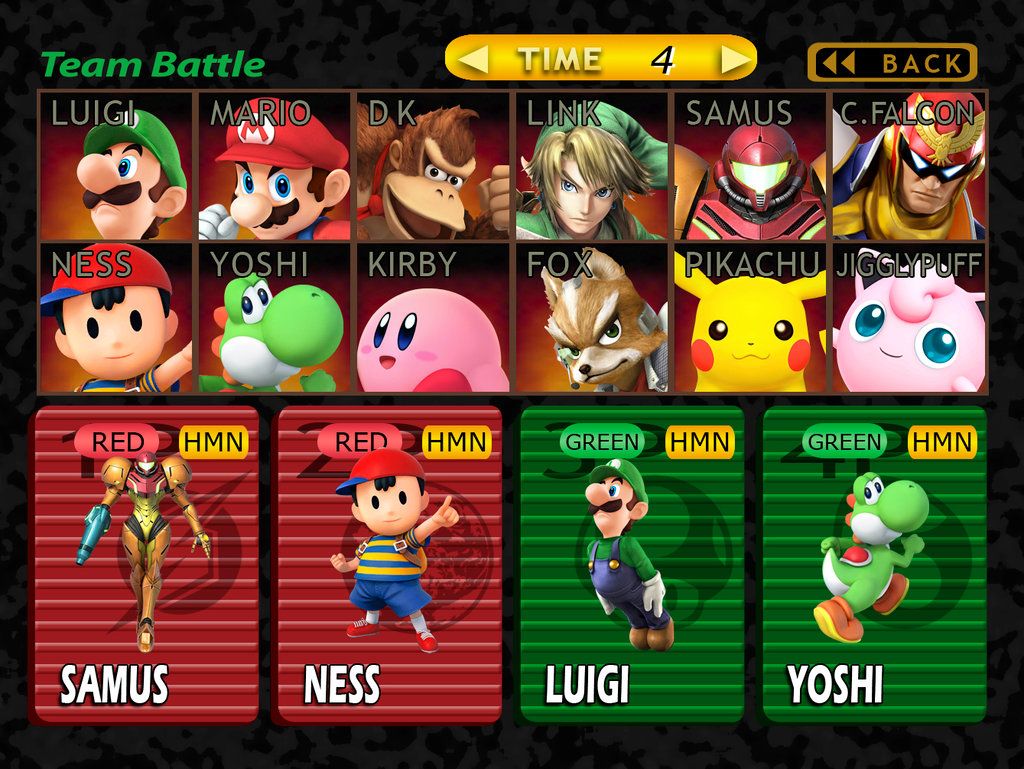Choose Mario from the character grid

tap(275, 166)
